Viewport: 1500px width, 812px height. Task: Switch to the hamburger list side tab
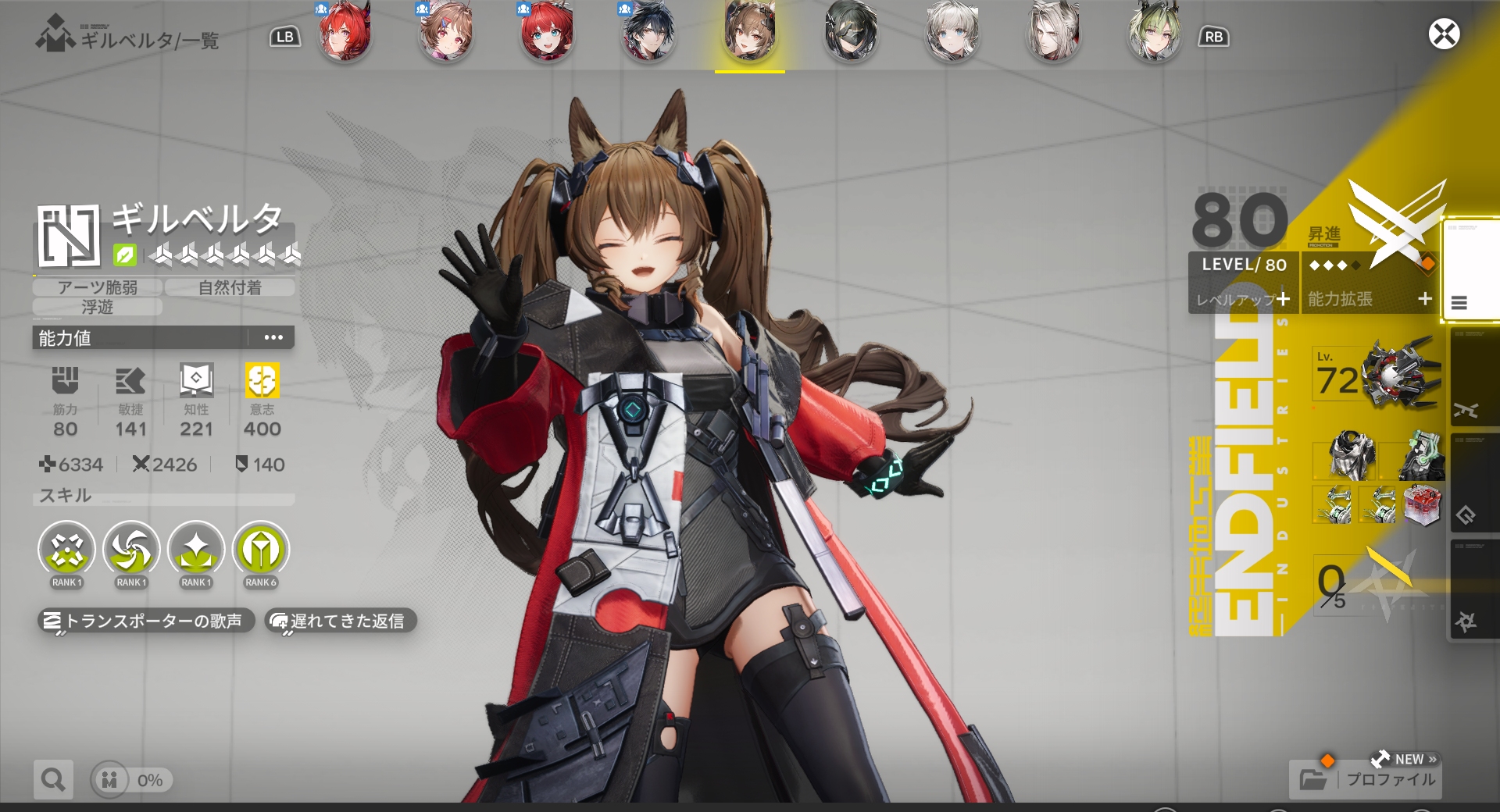tap(1459, 303)
